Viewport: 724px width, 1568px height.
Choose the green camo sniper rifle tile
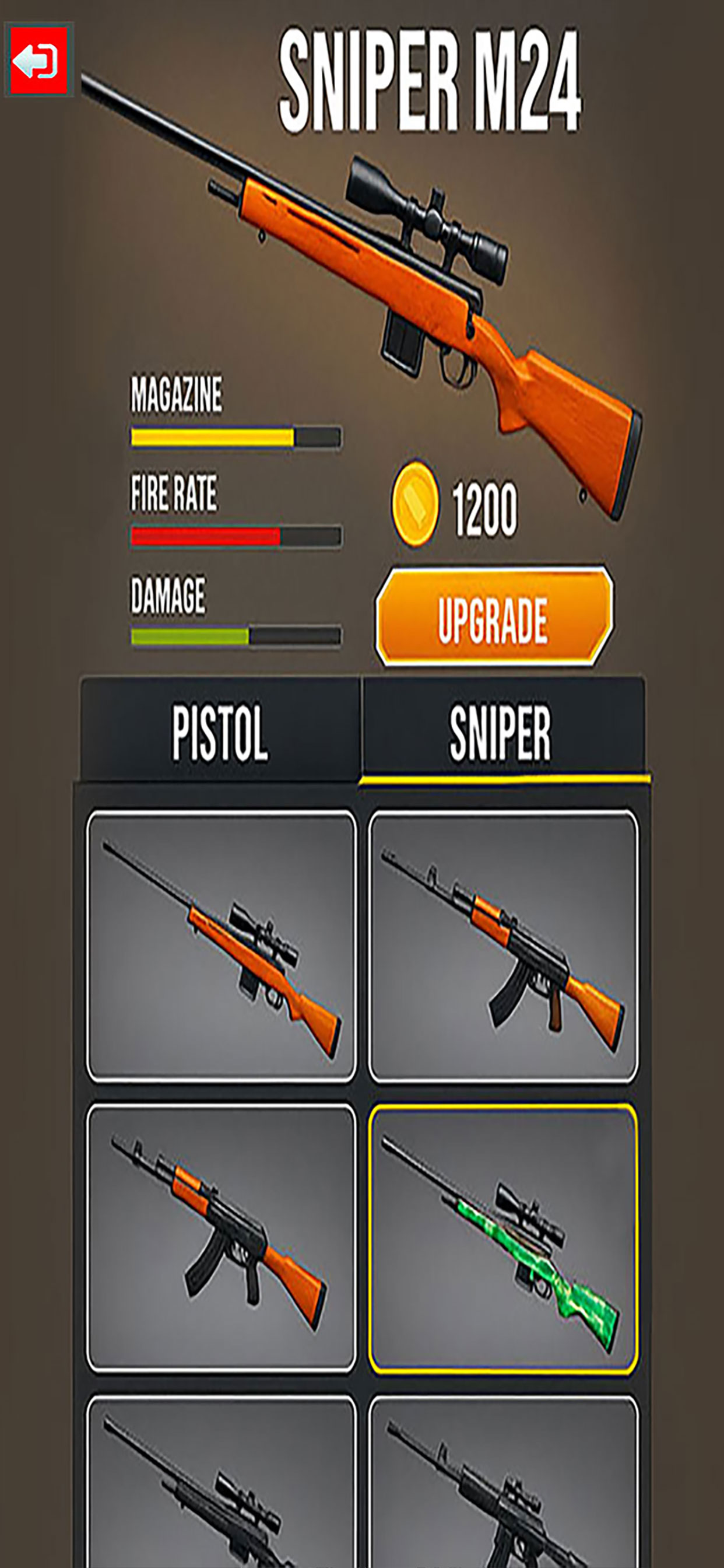tap(503, 1240)
